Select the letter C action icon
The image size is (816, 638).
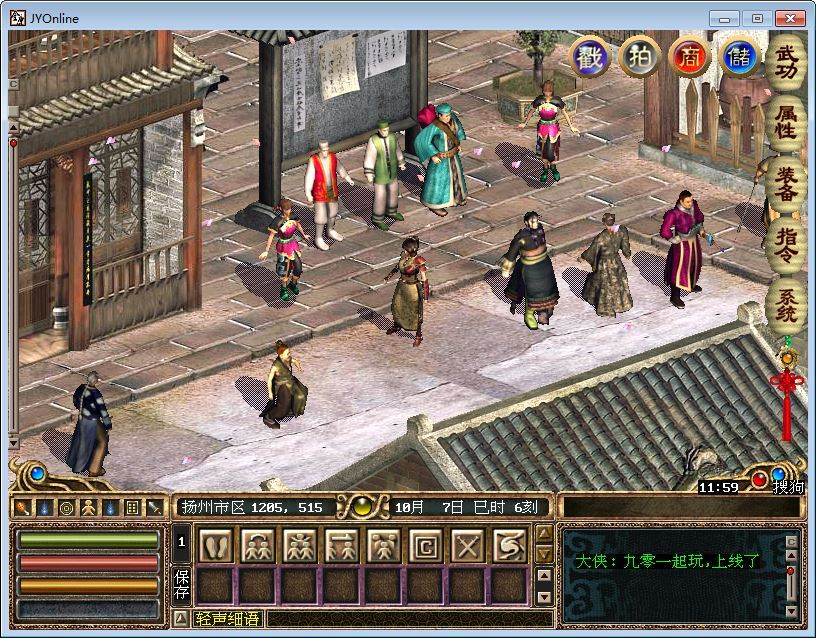(x=425, y=546)
